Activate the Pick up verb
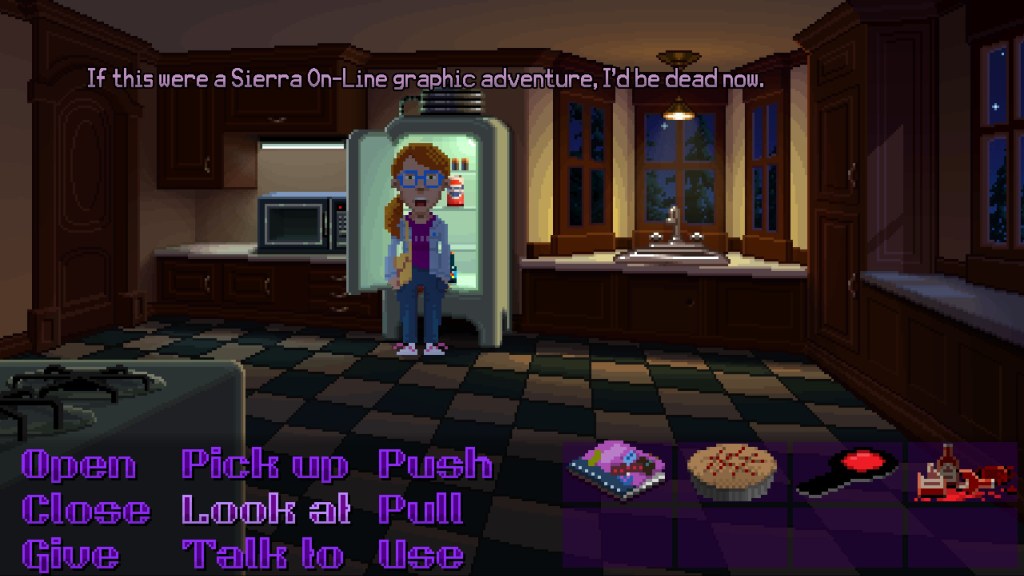Image resolution: width=1024 pixels, height=576 pixels. pyautogui.click(x=264, y=465)
